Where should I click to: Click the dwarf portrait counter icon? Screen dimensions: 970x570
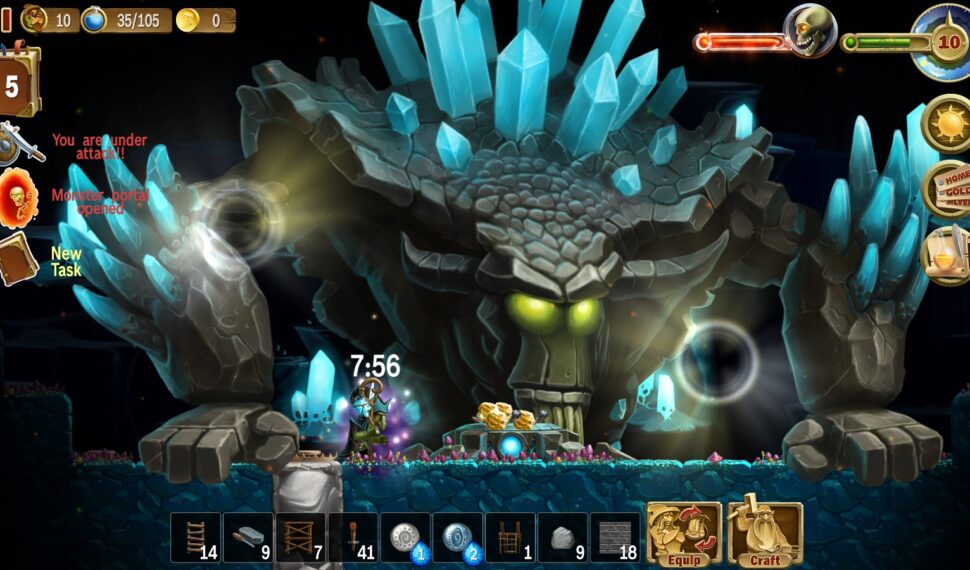point(36,19)
